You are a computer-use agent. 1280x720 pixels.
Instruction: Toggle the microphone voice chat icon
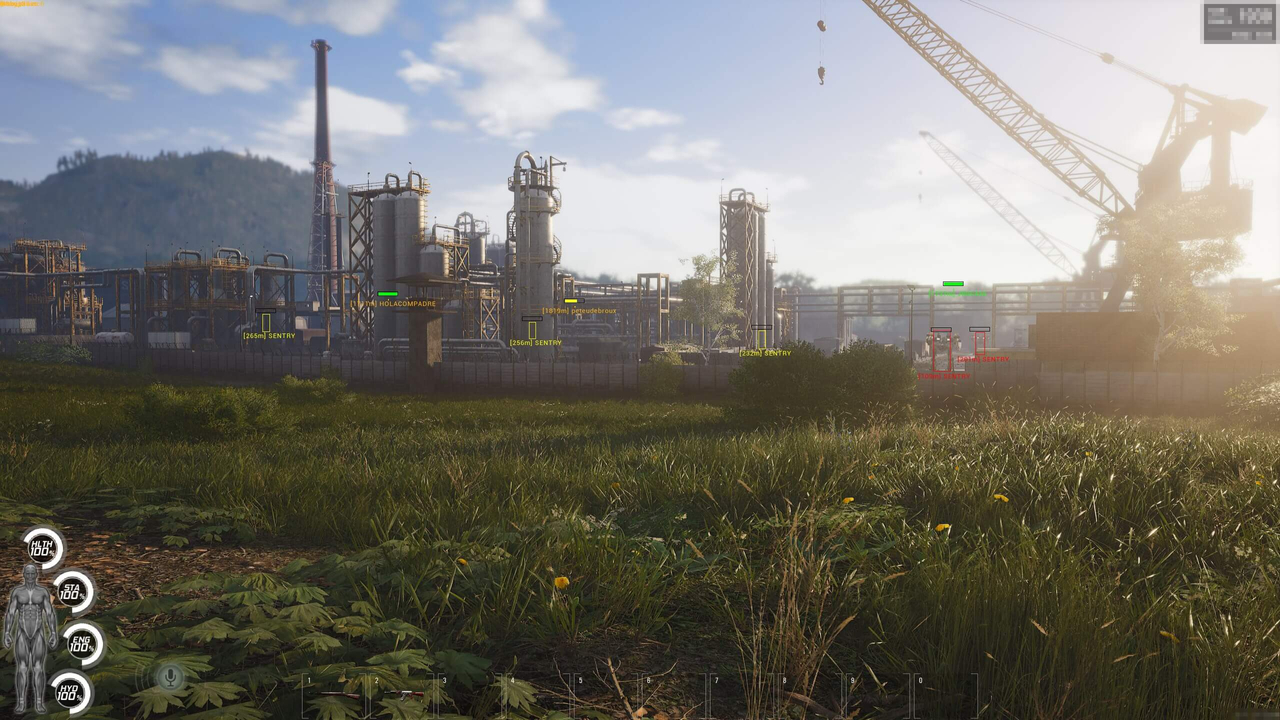click(x=170, y=678)
